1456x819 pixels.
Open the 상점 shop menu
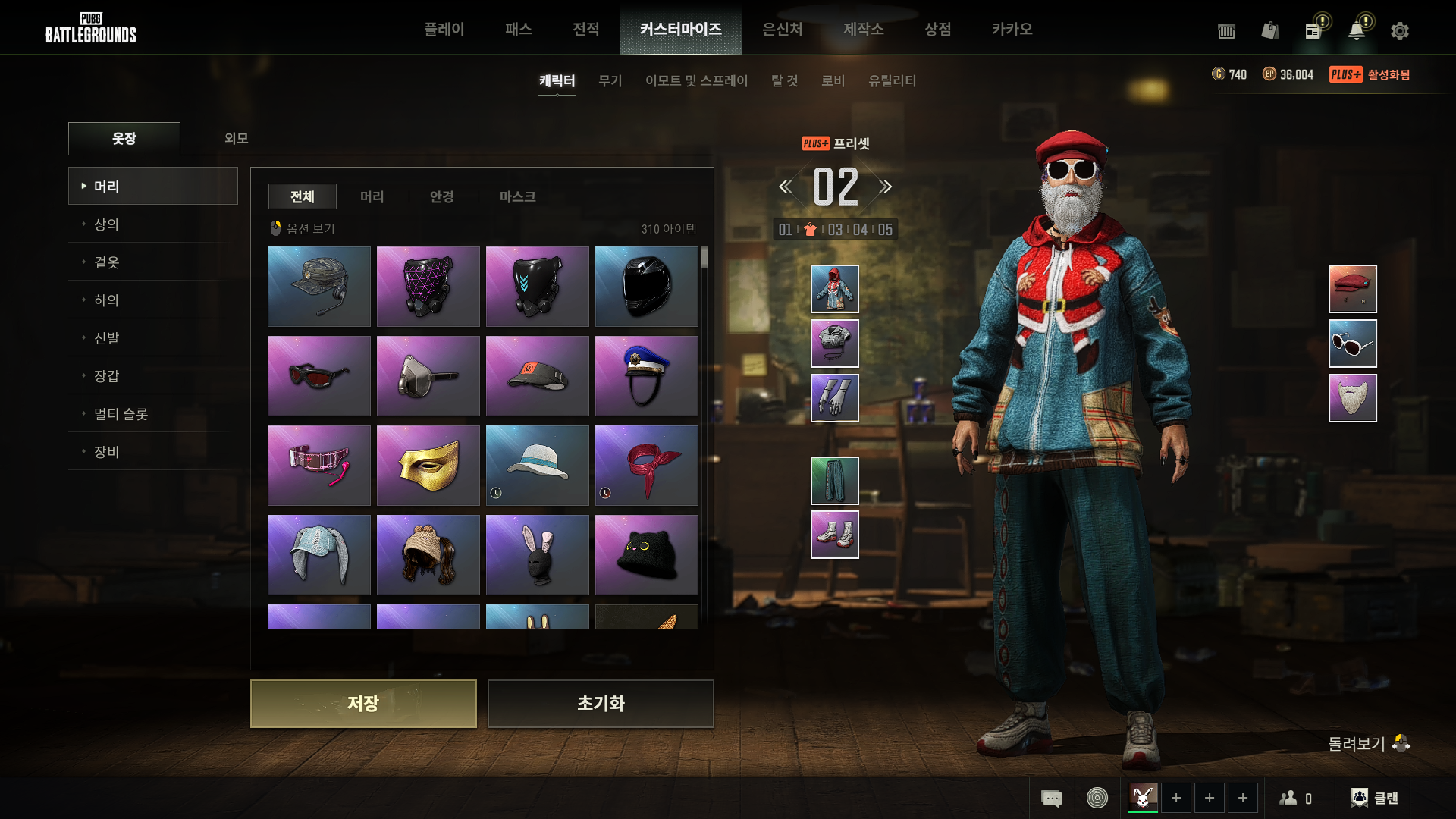tap(937, 29)
